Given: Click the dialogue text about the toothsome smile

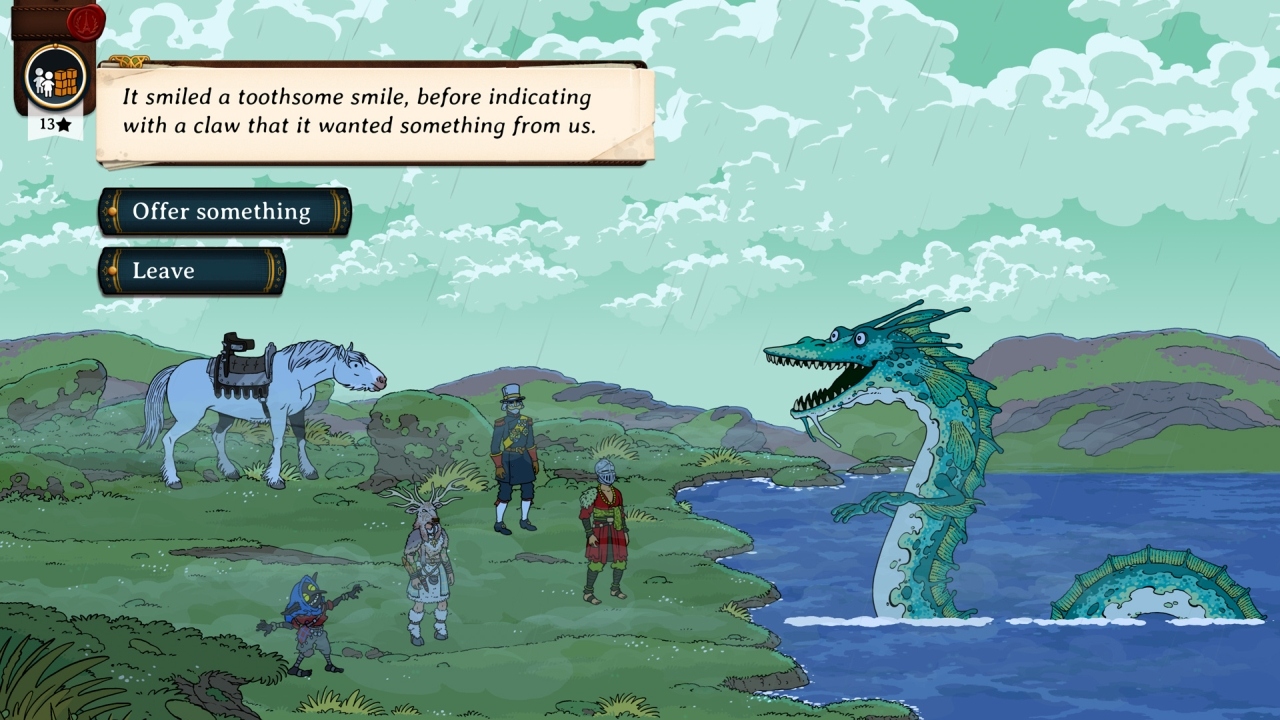Looking at the screenshot, I should (355, 110).
